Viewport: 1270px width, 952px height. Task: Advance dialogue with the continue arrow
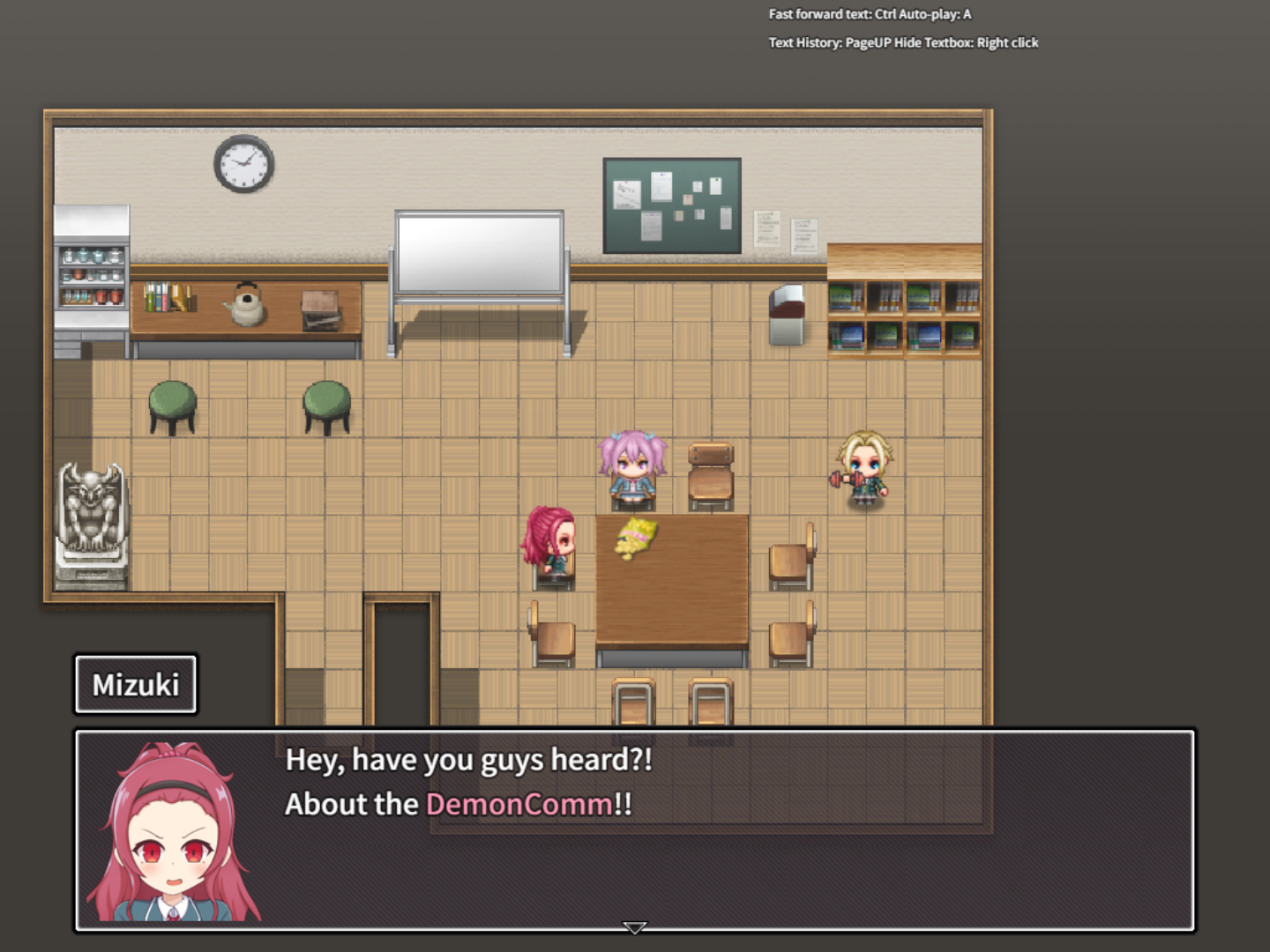point(634,927)
